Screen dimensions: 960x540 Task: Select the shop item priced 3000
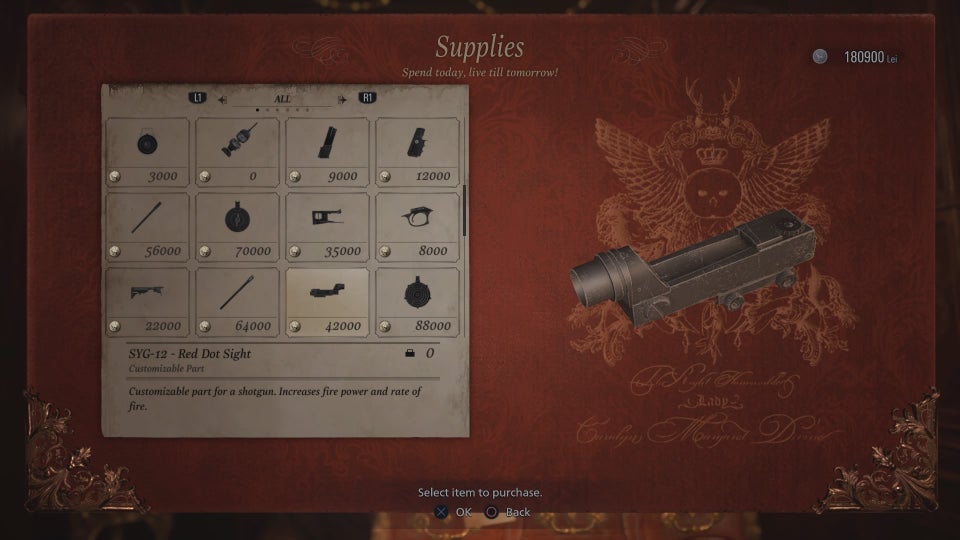147,151
